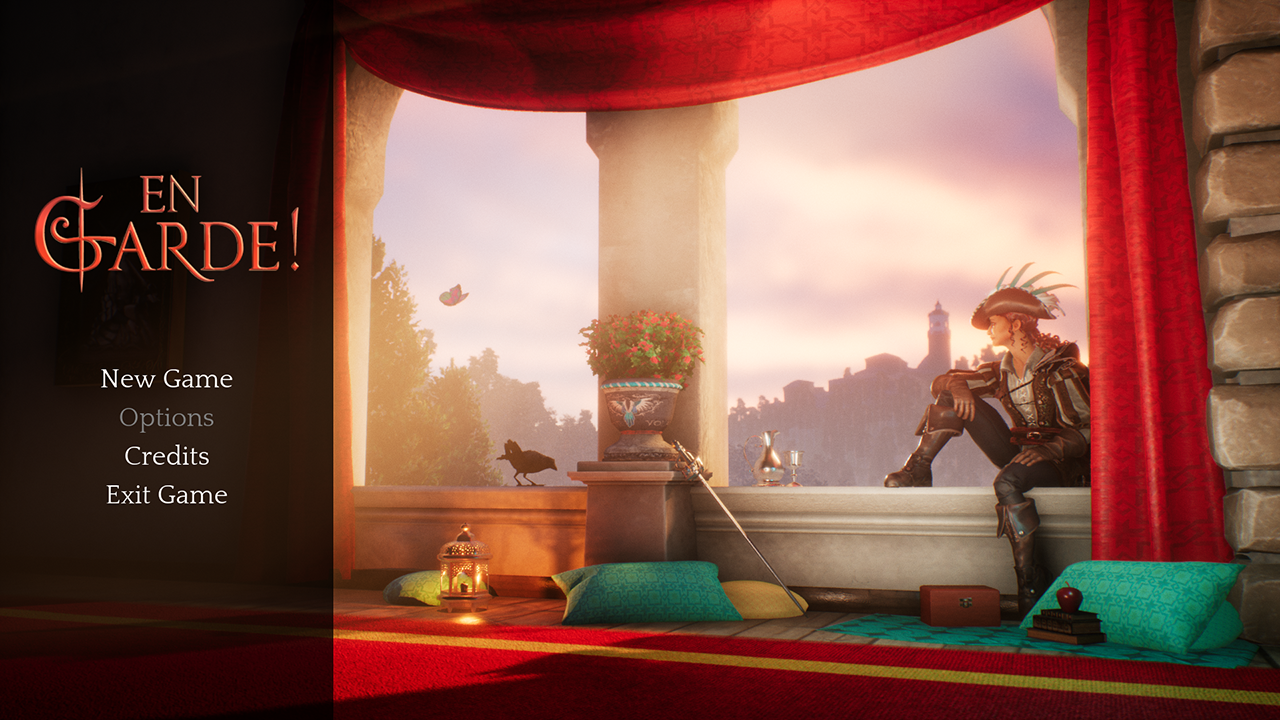
Task: Open the Options menu
Action: 166,418
